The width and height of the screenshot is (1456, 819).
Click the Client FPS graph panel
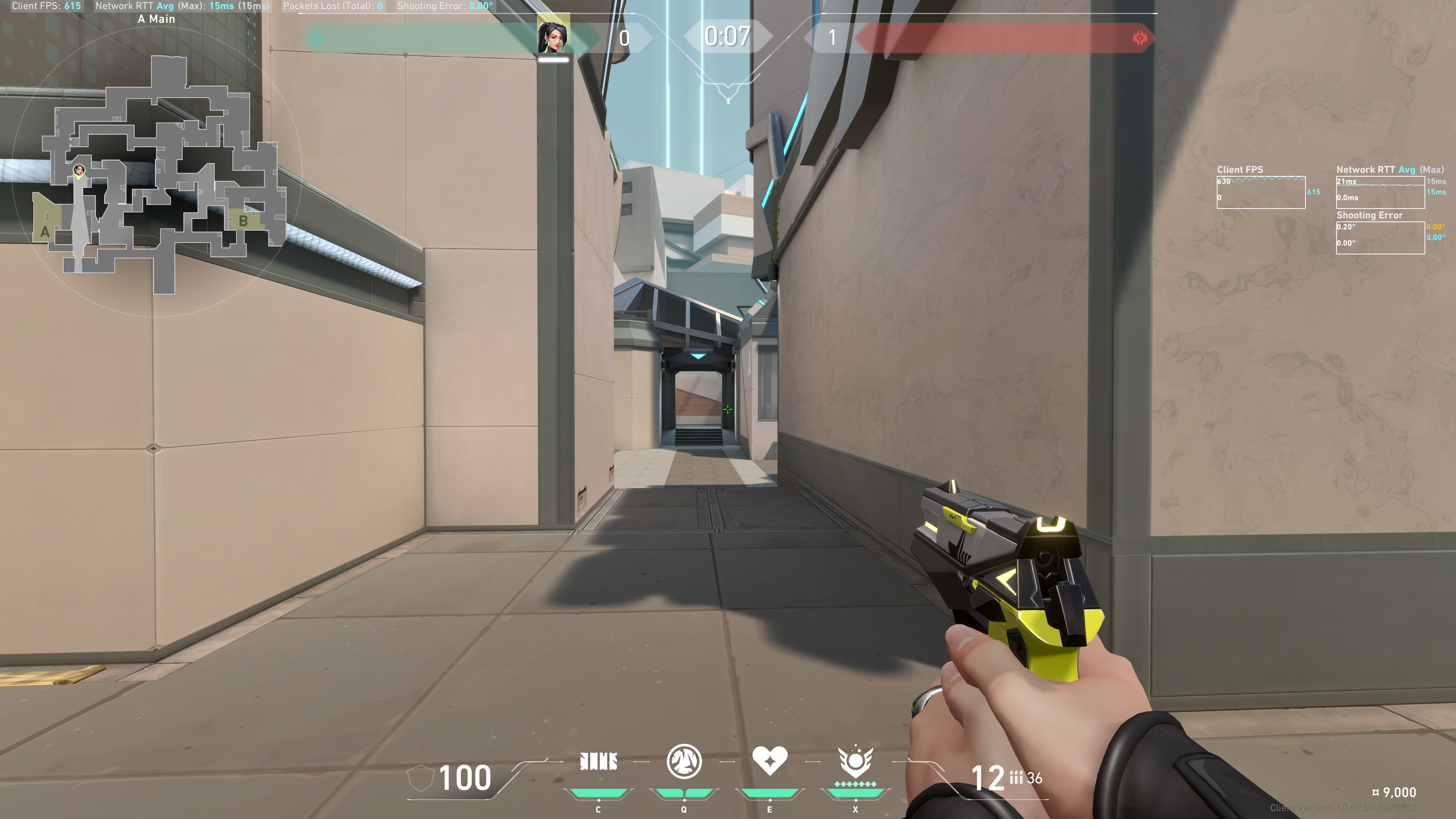coord(1260,192)
